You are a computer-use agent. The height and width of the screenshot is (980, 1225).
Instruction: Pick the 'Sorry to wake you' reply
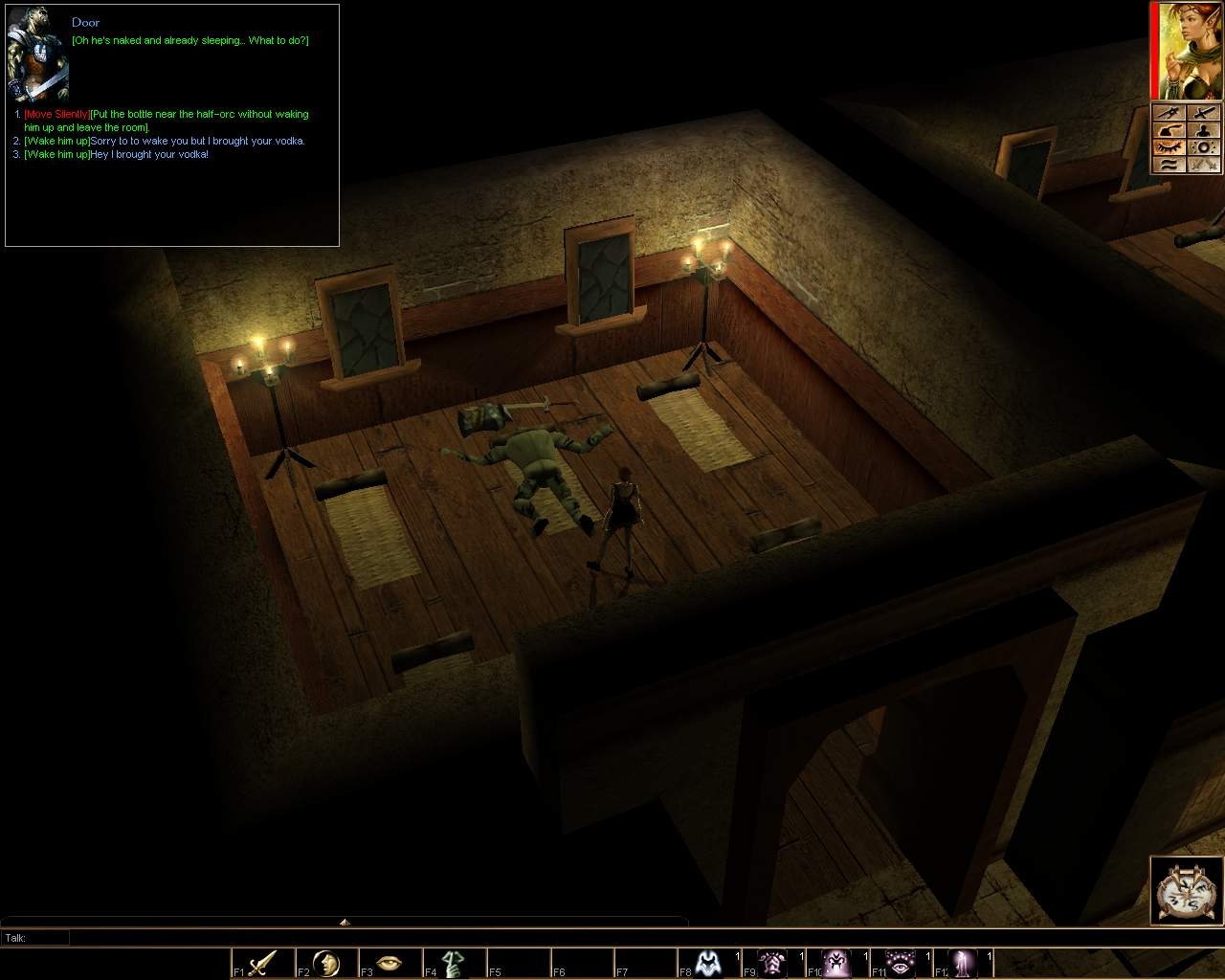tap(165, 141)
